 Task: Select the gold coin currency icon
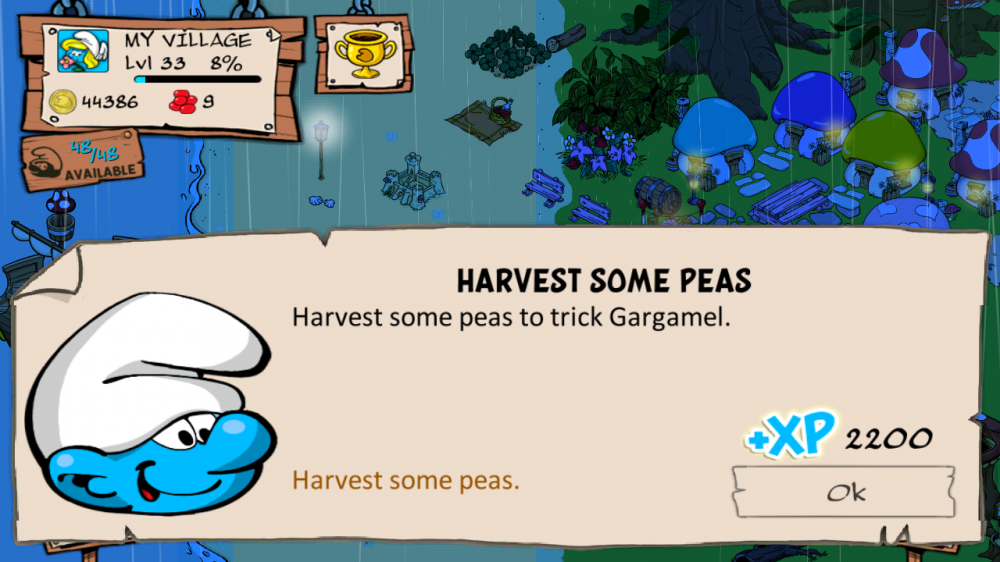[63, 101]
